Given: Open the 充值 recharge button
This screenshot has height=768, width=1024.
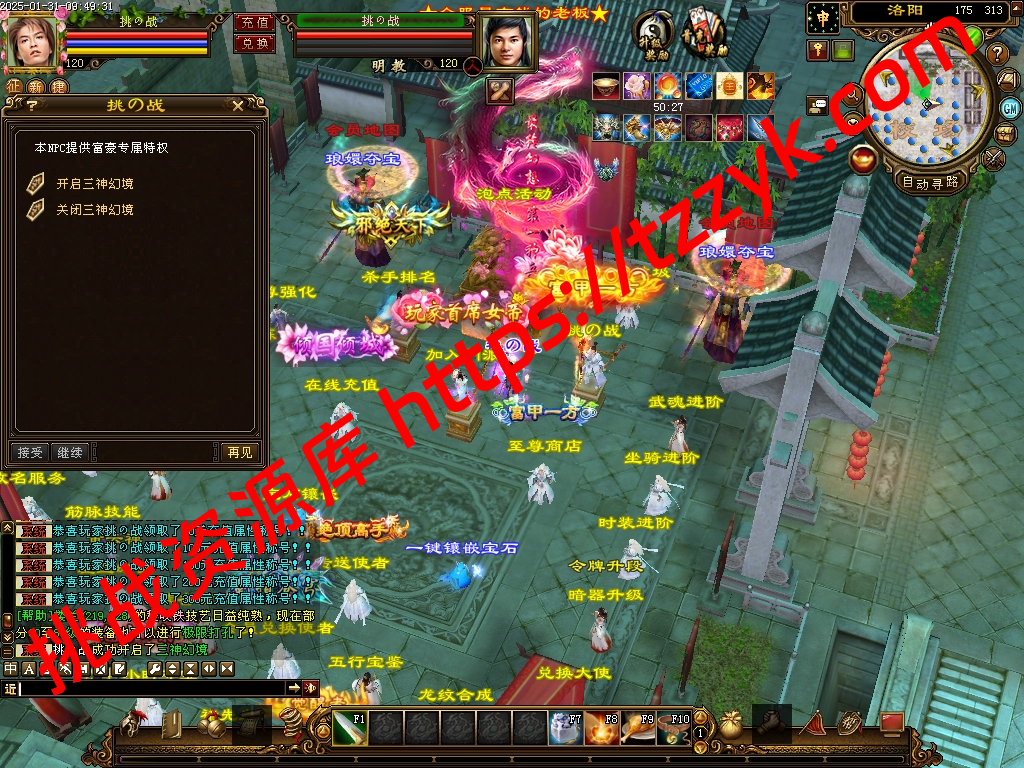Looking at the screenshot, I should (255, 22).
